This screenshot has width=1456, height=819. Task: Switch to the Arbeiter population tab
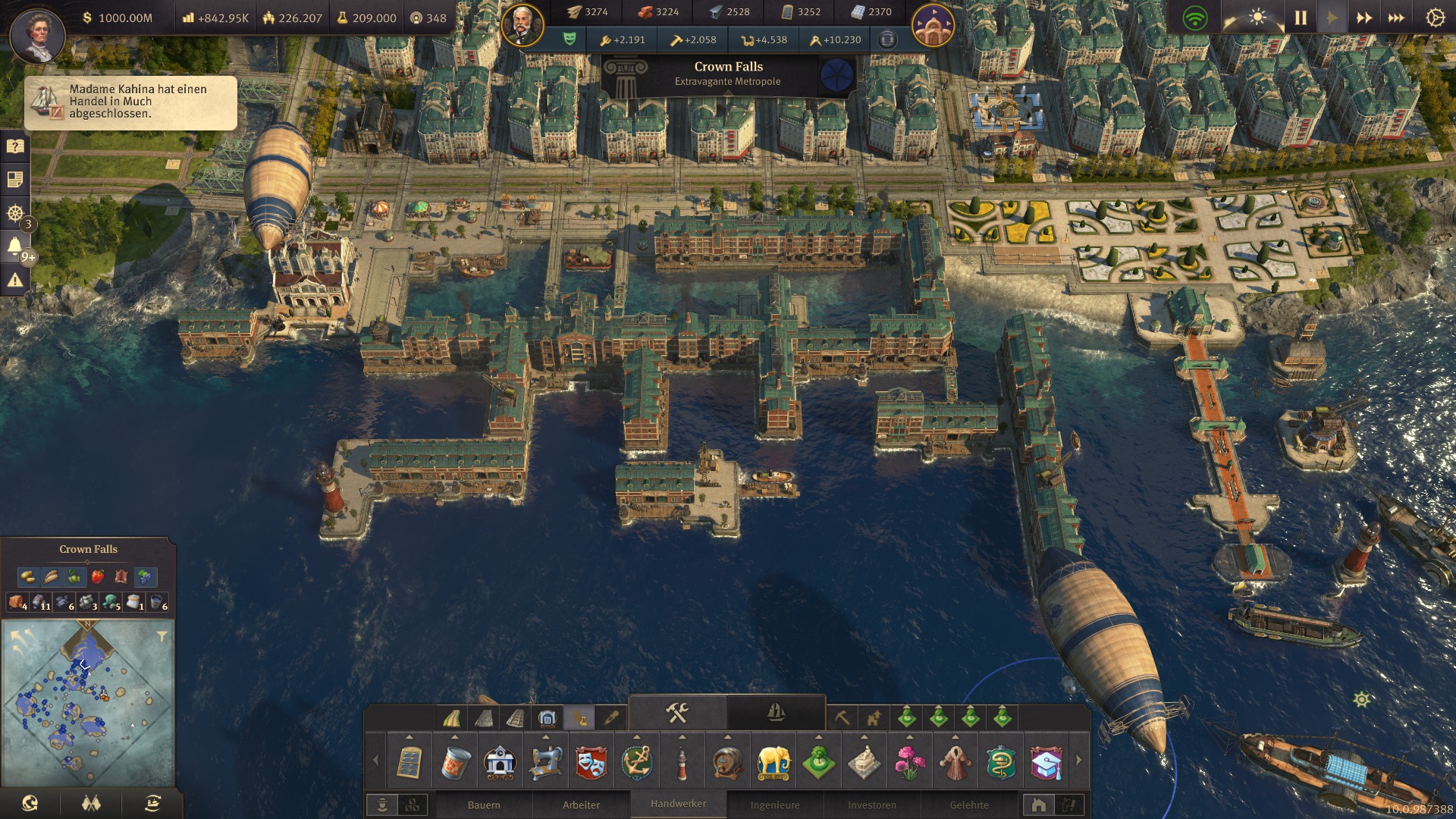(581, 805)
